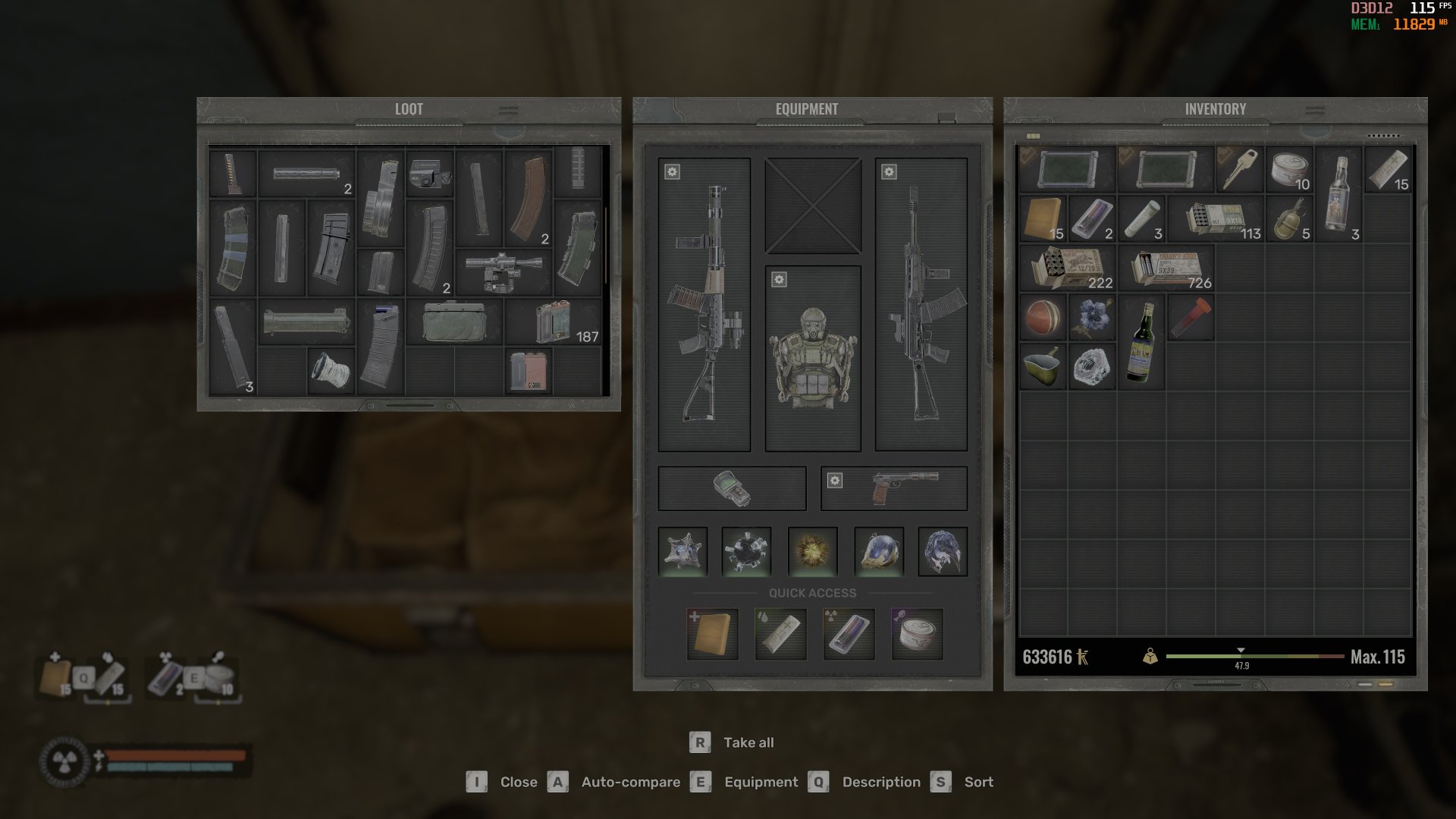1456x819 pixels.
Task: Choose the key item in inventory
Action: coord(1240,169)
